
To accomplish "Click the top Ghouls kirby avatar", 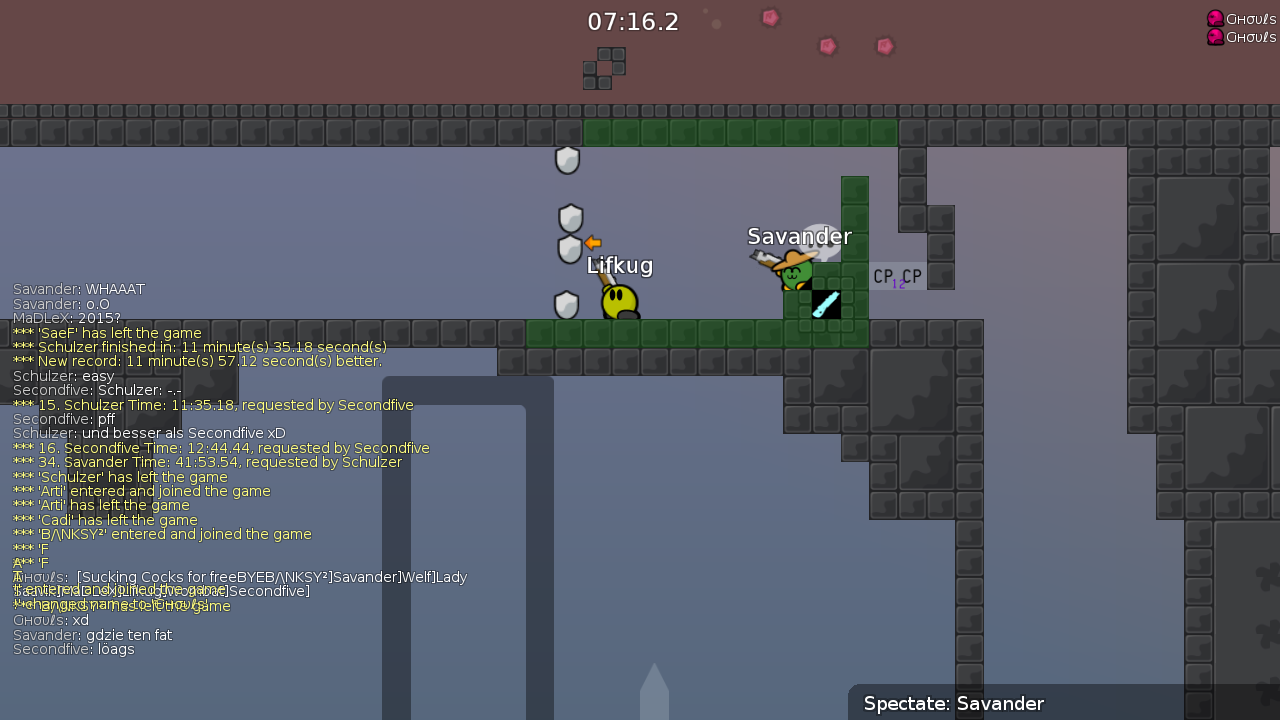I will coord(1215,18).
